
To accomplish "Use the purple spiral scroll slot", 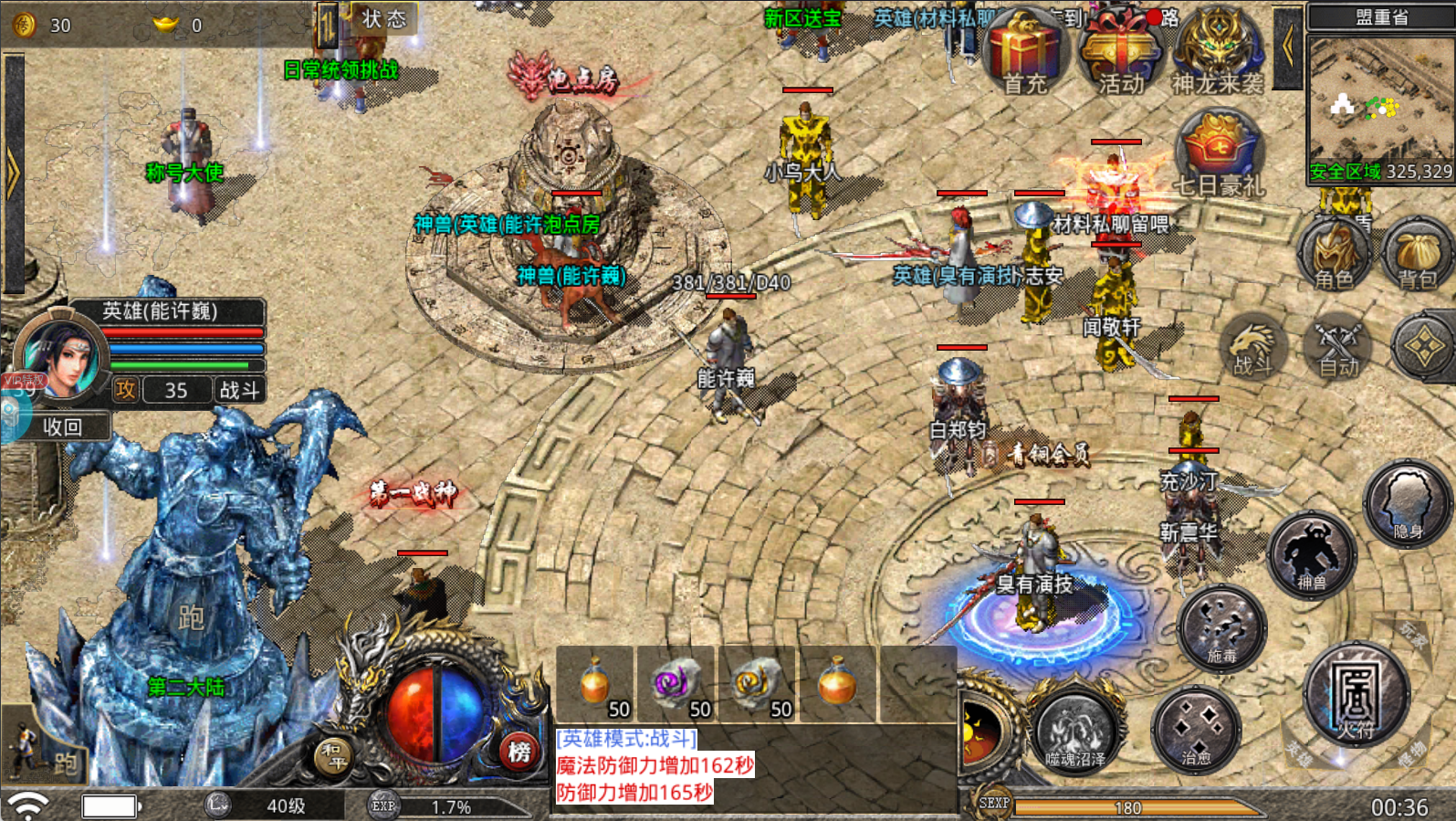I will [x=676, y=685].
